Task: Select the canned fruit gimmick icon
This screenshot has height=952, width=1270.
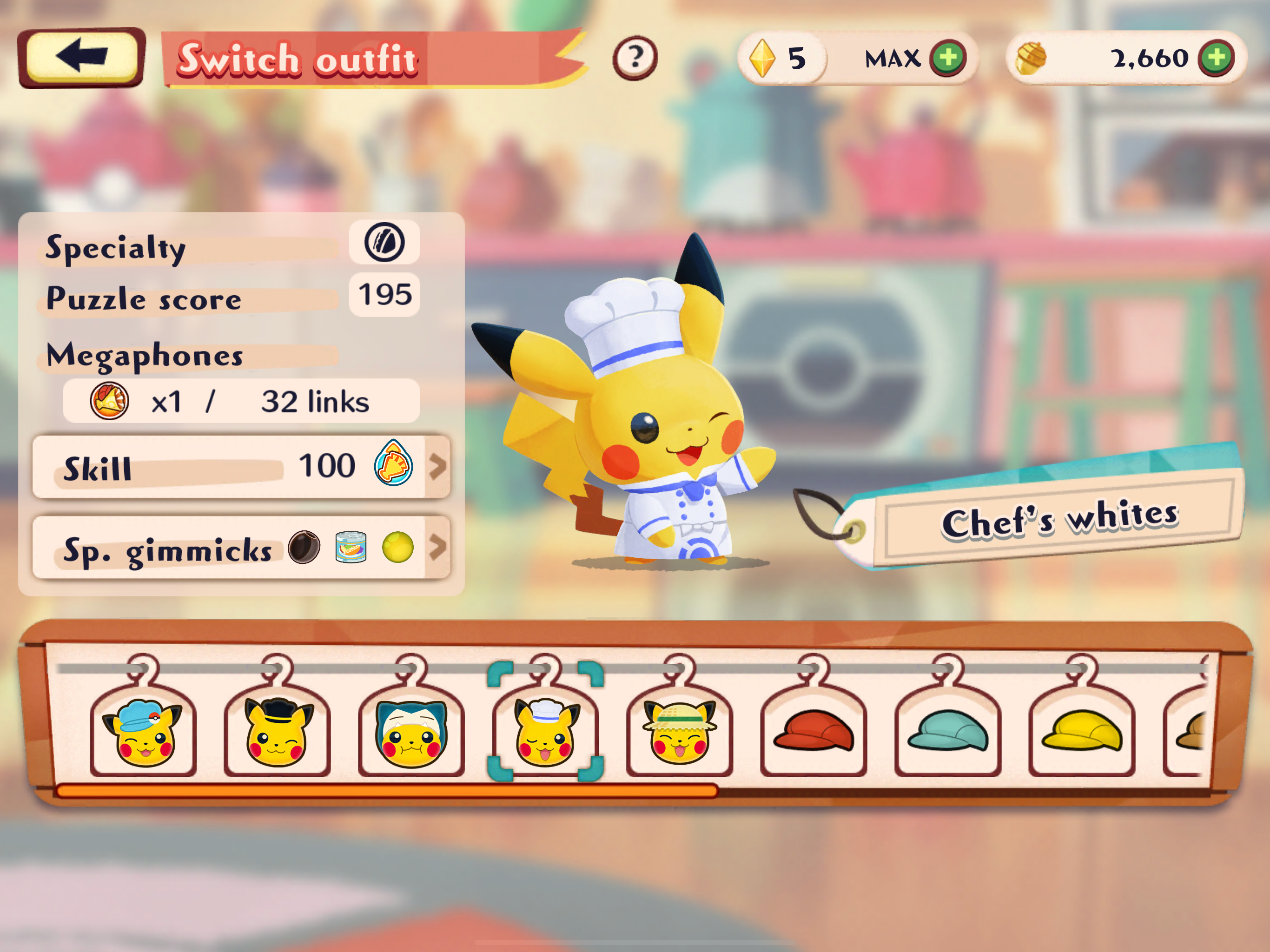Action: (x=351, y=547)
